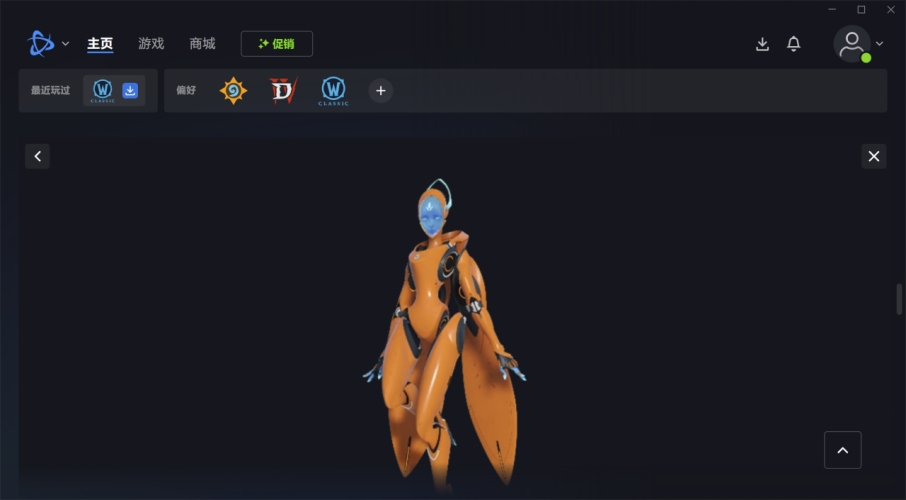Minimize the launcher window
906x500 pixels.
pos(832,10)
